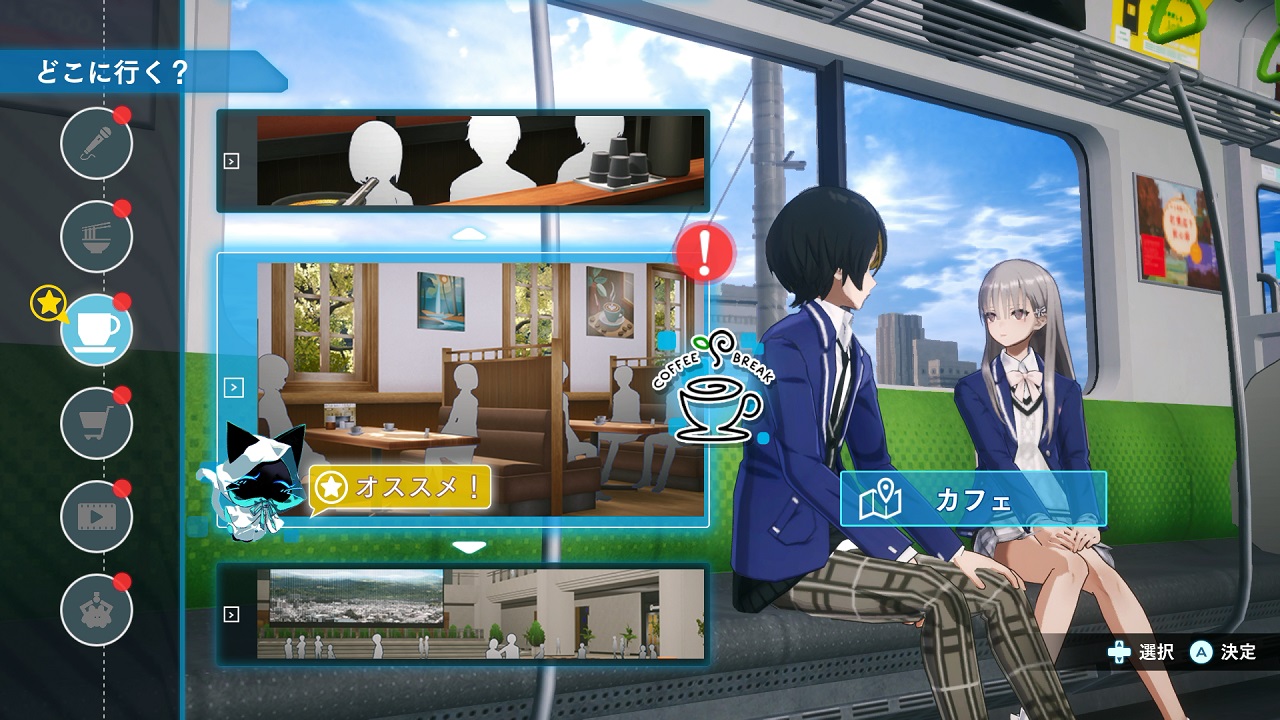
Task: Select the coffee cup cafe icon
Action: coord(96,329)
